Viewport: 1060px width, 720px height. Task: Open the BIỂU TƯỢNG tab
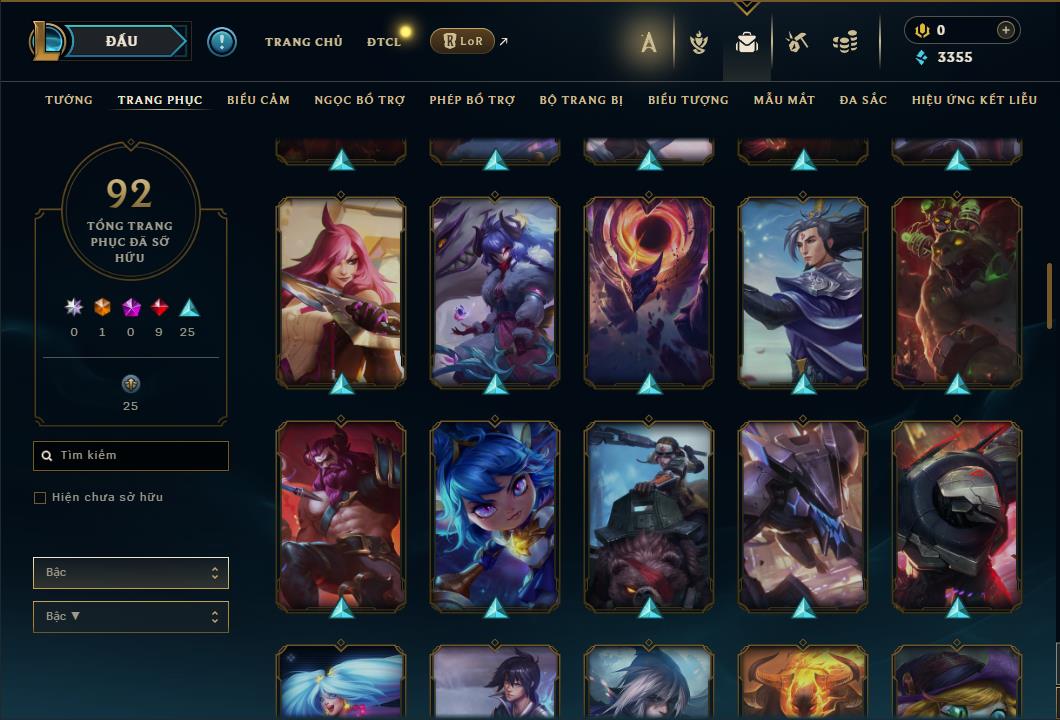click(x=688, y=100)
